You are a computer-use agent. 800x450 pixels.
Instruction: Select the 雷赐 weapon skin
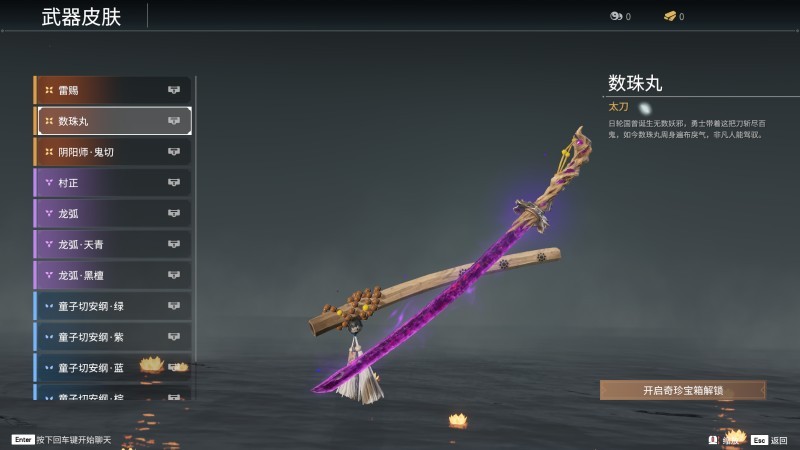112,90
